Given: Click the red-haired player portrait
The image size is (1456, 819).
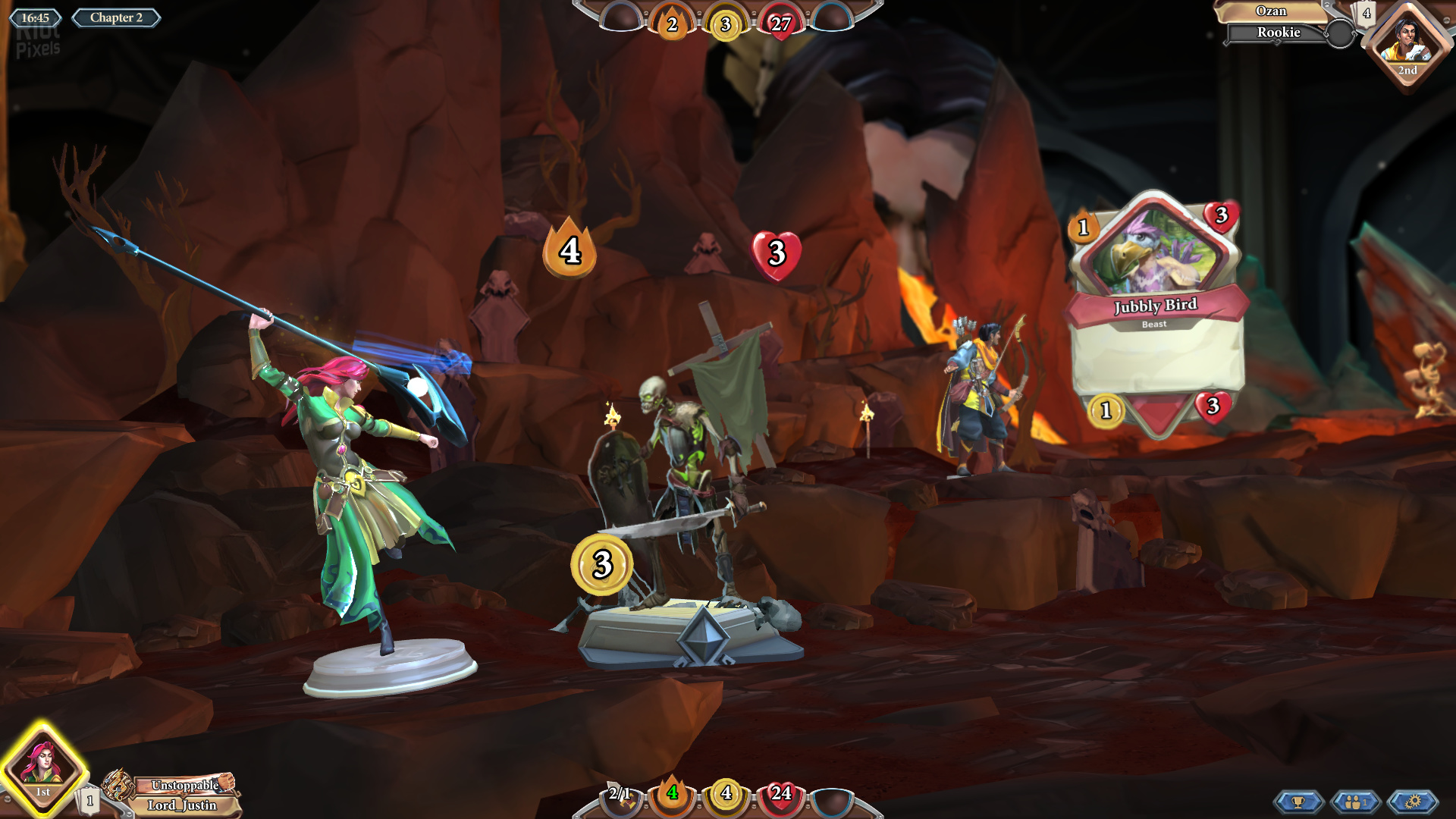Looking at the screenshot, I should click(43, 766).
